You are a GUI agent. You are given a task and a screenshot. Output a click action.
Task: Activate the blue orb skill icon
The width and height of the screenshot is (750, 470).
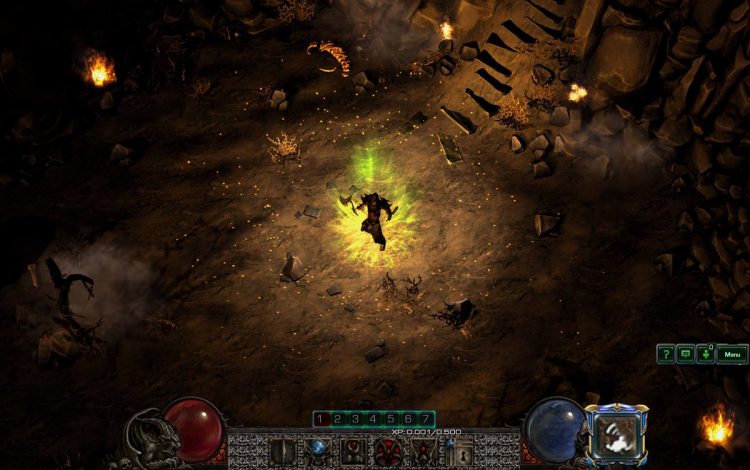319,449
